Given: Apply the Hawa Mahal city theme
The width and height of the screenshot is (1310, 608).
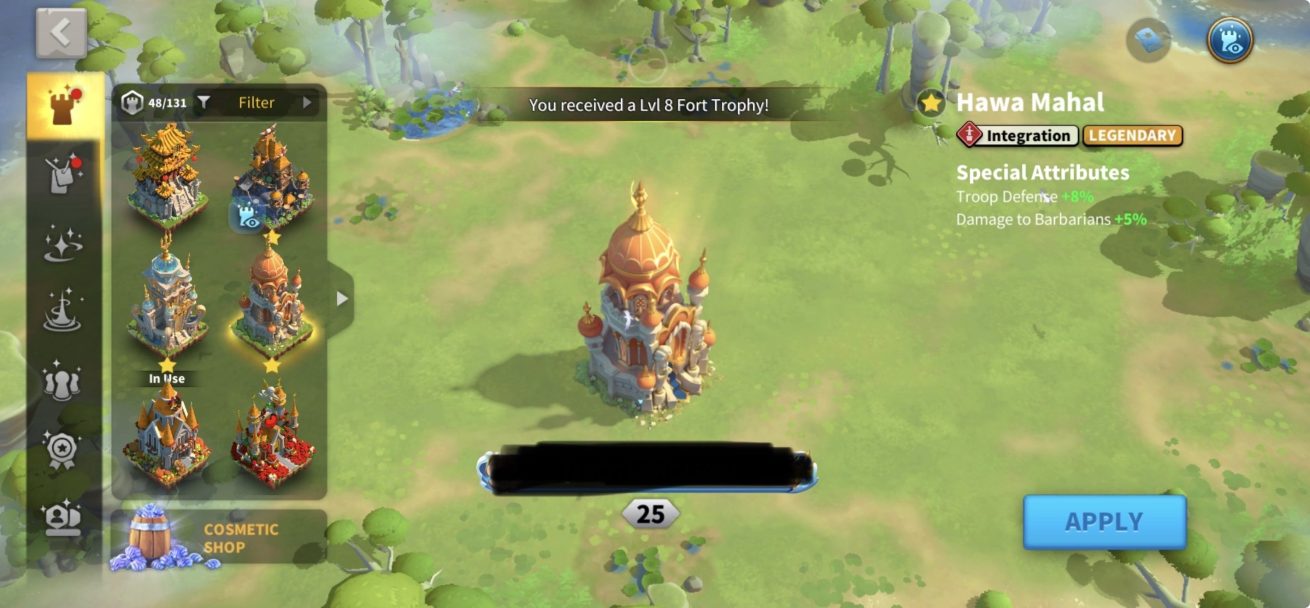Looking at the screenshot, I should pos(1104,522).
